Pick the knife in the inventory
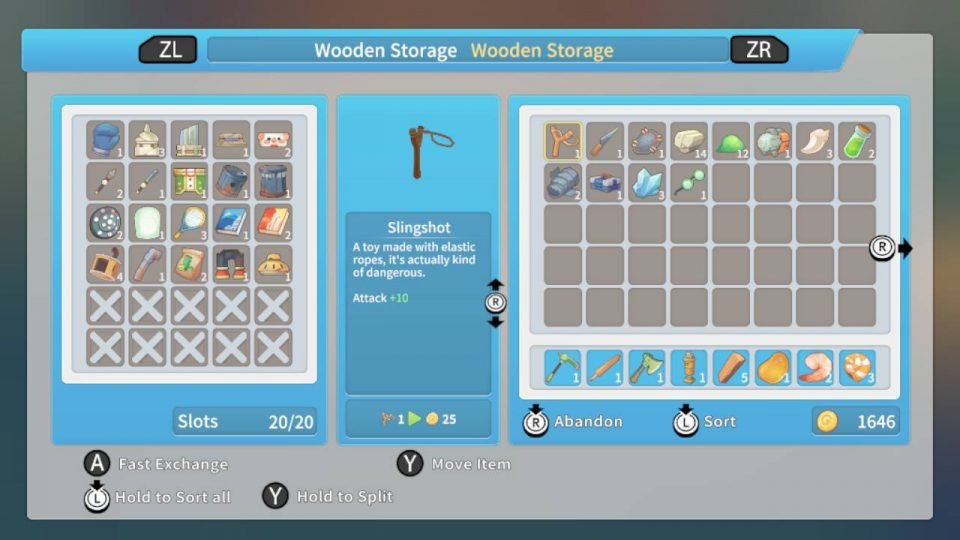960x540 pixels. click(x=605, y=140)
